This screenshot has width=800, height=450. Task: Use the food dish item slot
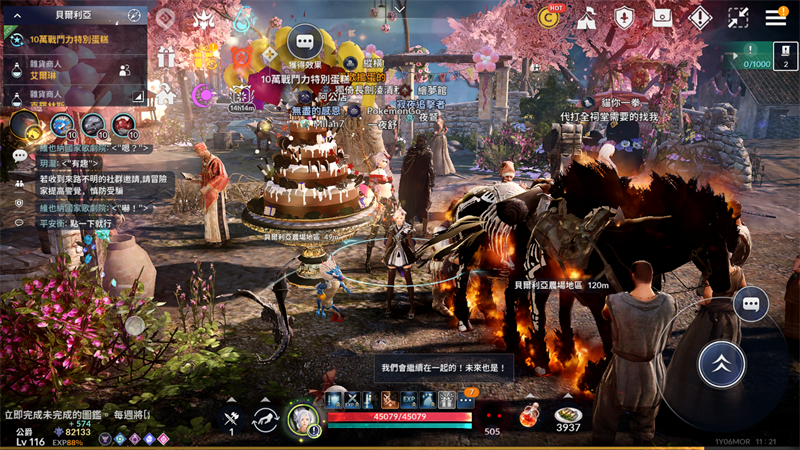(x=568, y=414)
